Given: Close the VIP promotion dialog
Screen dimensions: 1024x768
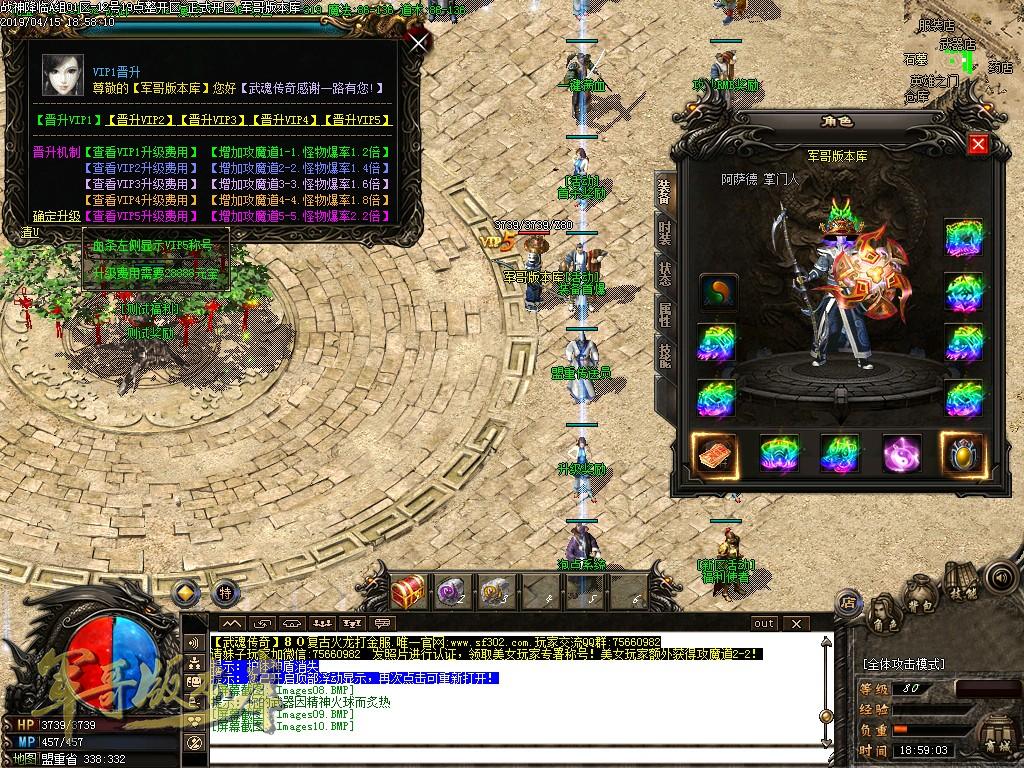Looking at the screenshot, I should [419, 42].
